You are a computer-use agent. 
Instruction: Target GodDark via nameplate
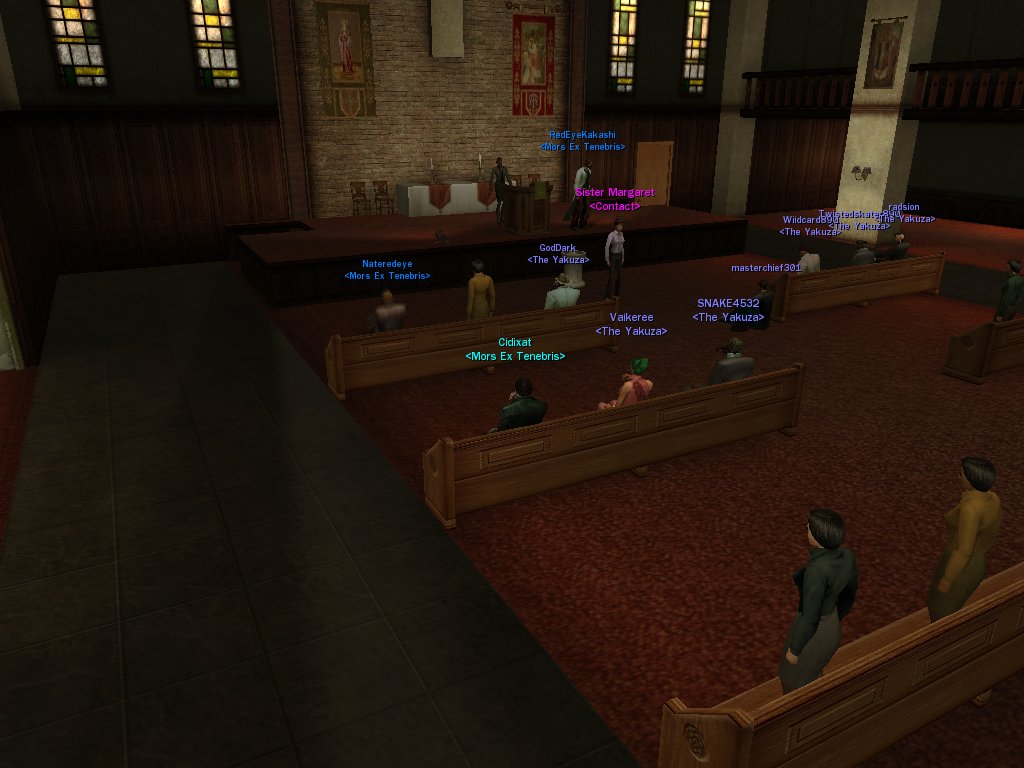coord(557,248)
